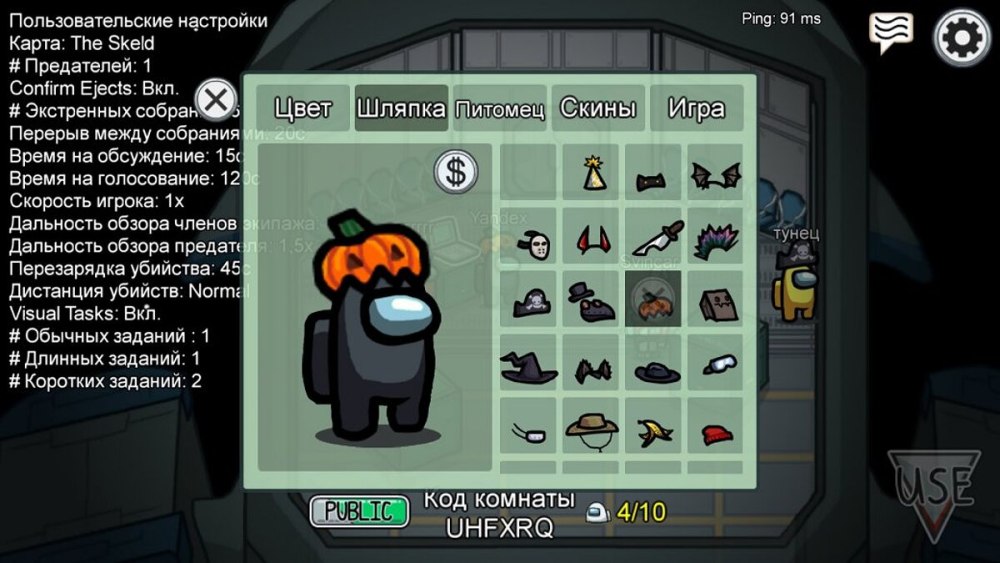Viewport: 1000px width, 563px height.
Task: Select the knife hat
Action: point(655,238)
